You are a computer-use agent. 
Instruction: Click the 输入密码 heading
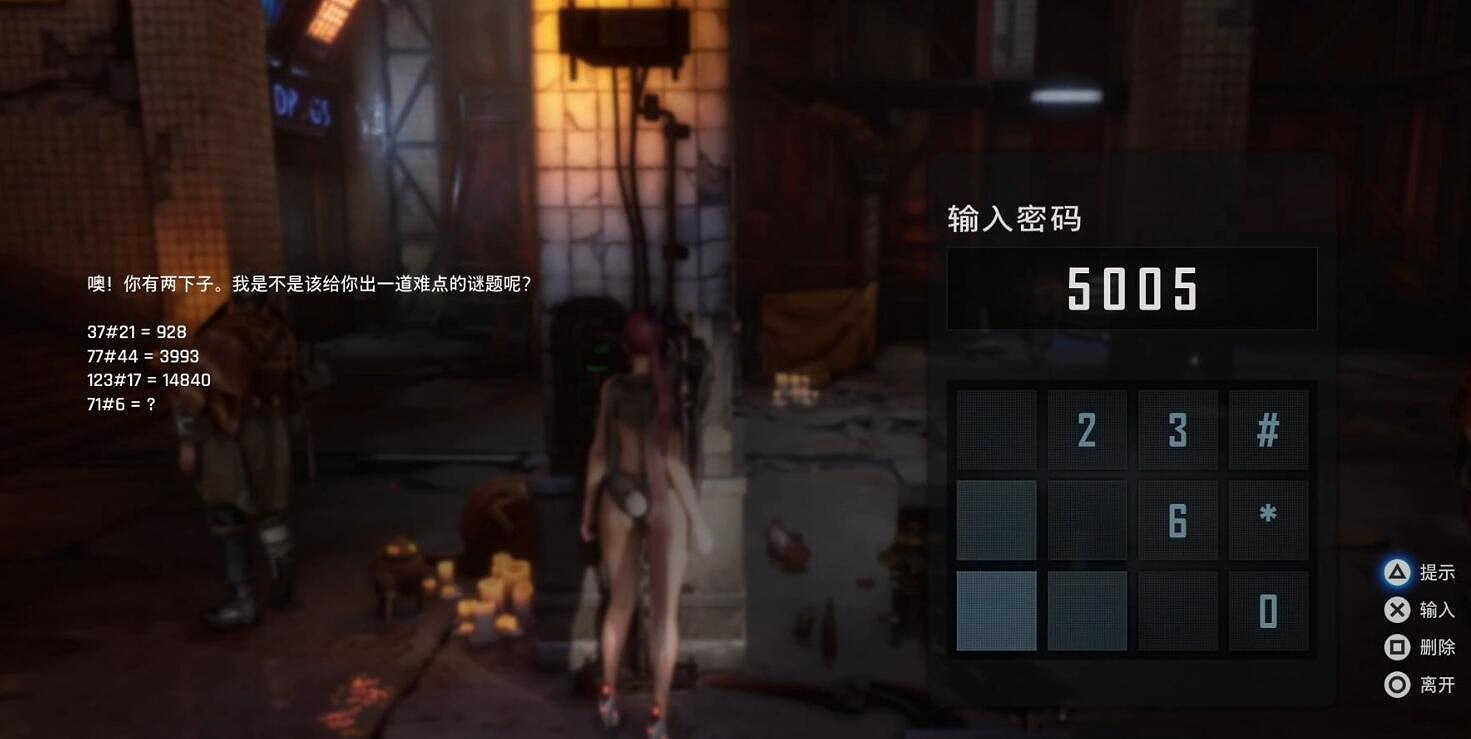click(1015, 219)
